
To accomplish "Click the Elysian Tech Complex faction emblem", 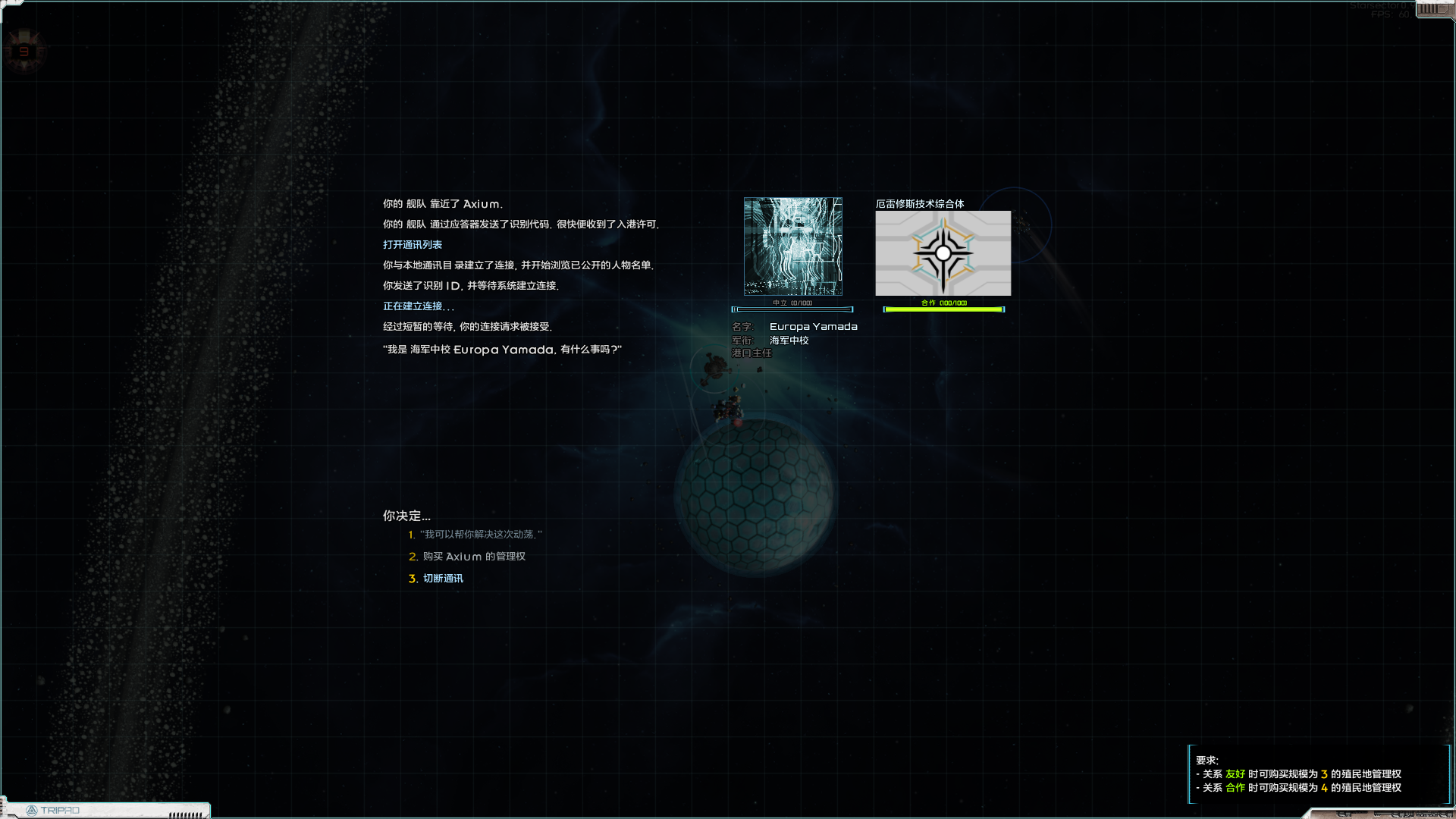I will pos(943,253).
